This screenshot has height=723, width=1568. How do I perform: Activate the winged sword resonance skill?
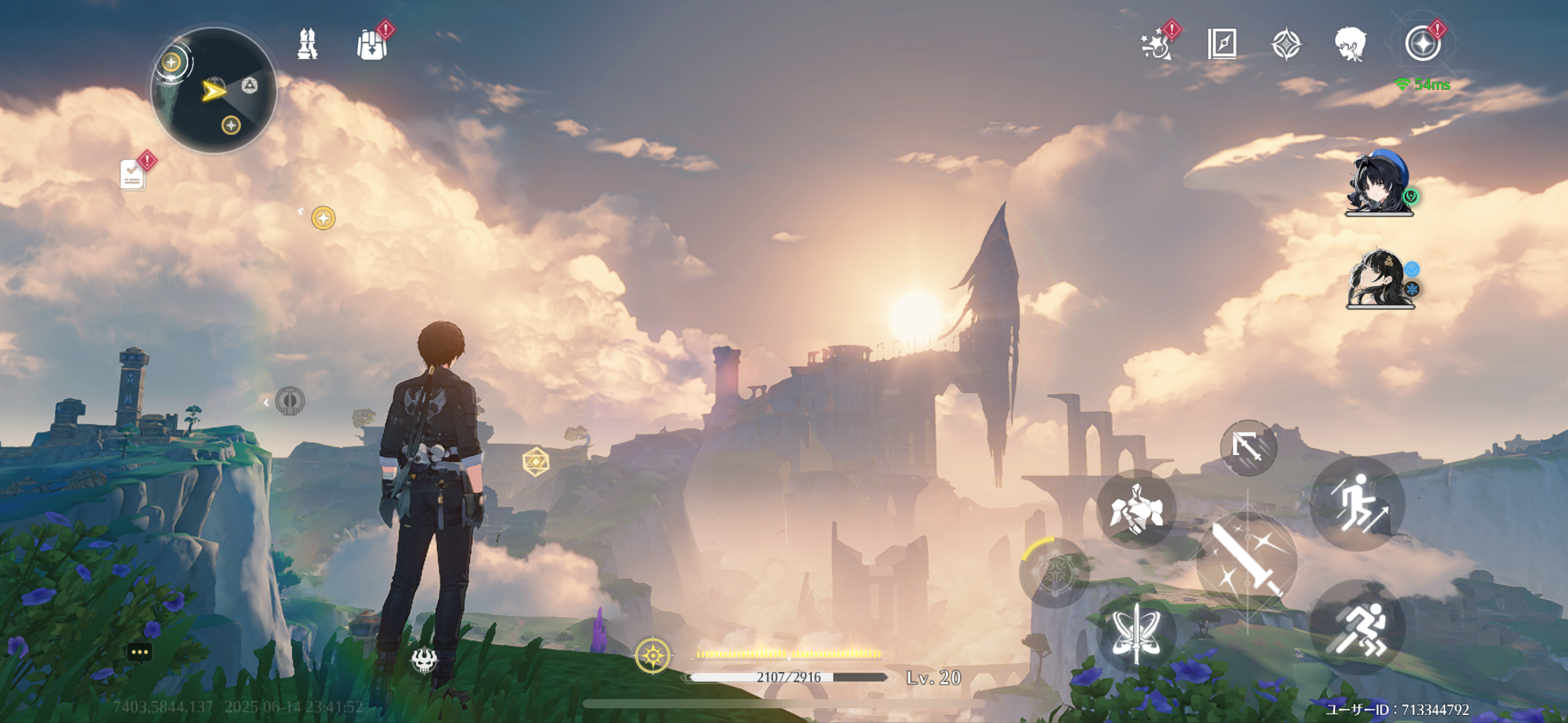1136,633
